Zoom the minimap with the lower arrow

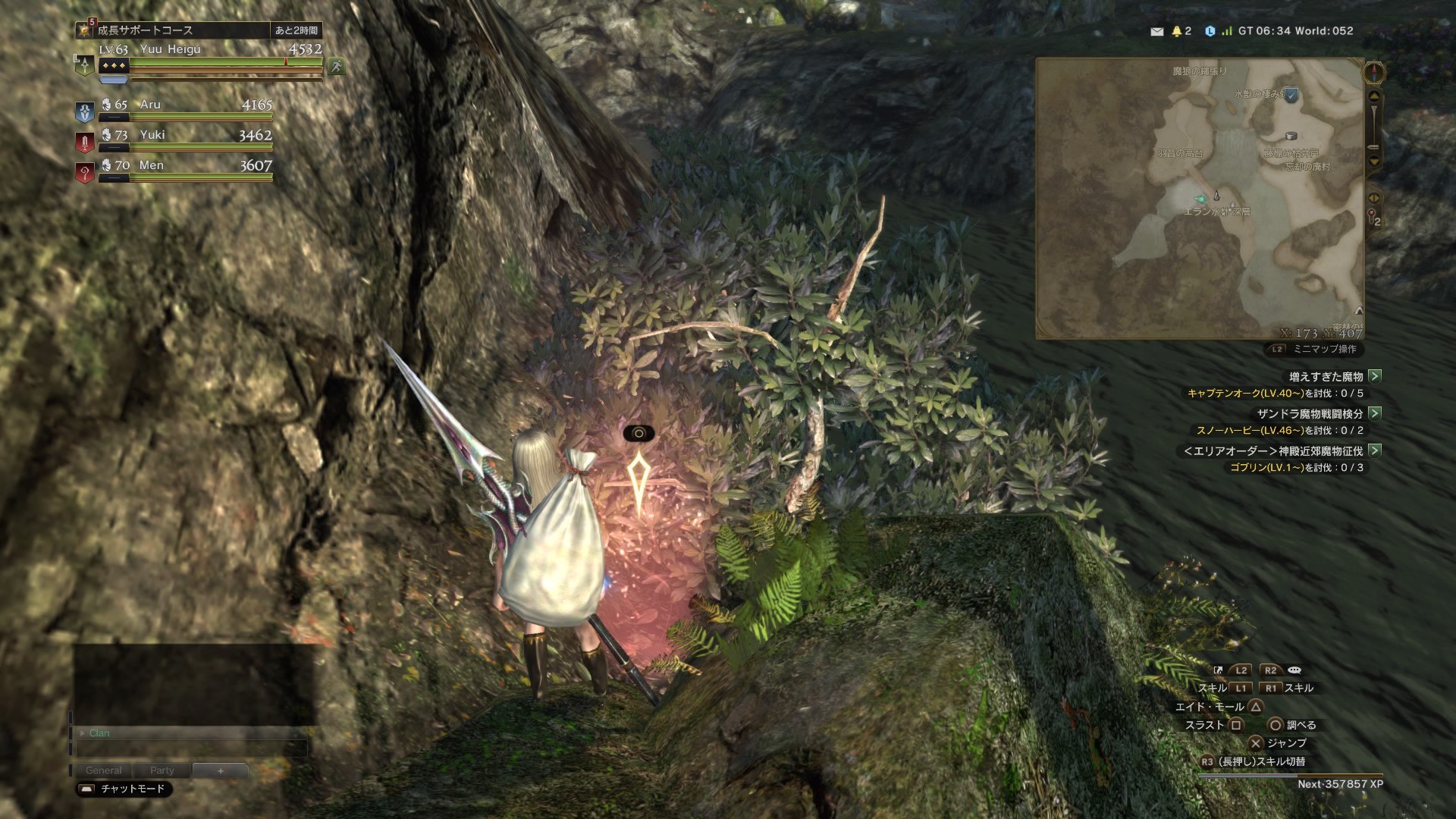[1374, 161]
